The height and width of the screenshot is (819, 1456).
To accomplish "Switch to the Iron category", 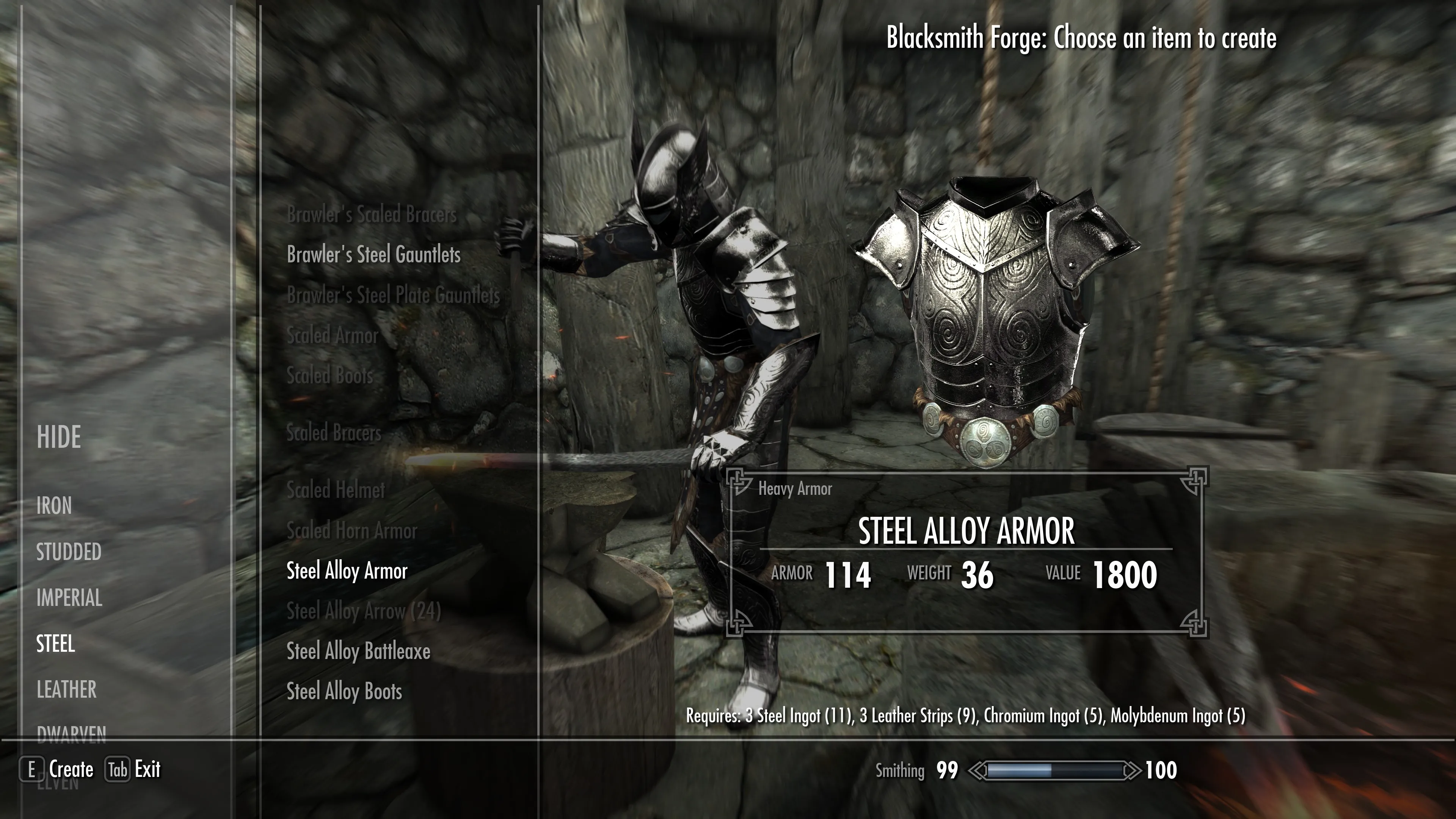I will click(x=54, y=505).
